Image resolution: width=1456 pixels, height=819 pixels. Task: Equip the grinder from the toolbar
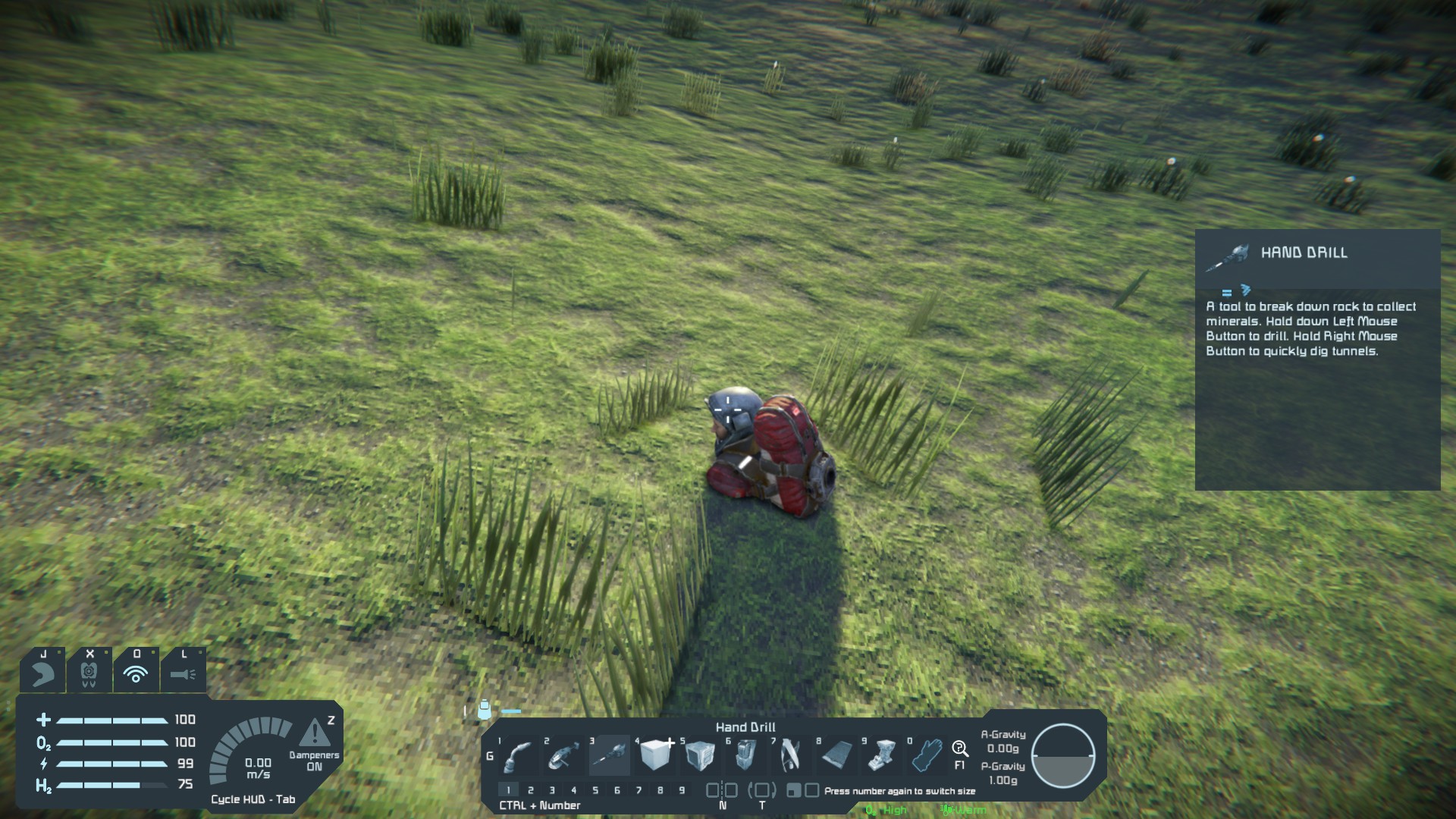click(564, 755)
